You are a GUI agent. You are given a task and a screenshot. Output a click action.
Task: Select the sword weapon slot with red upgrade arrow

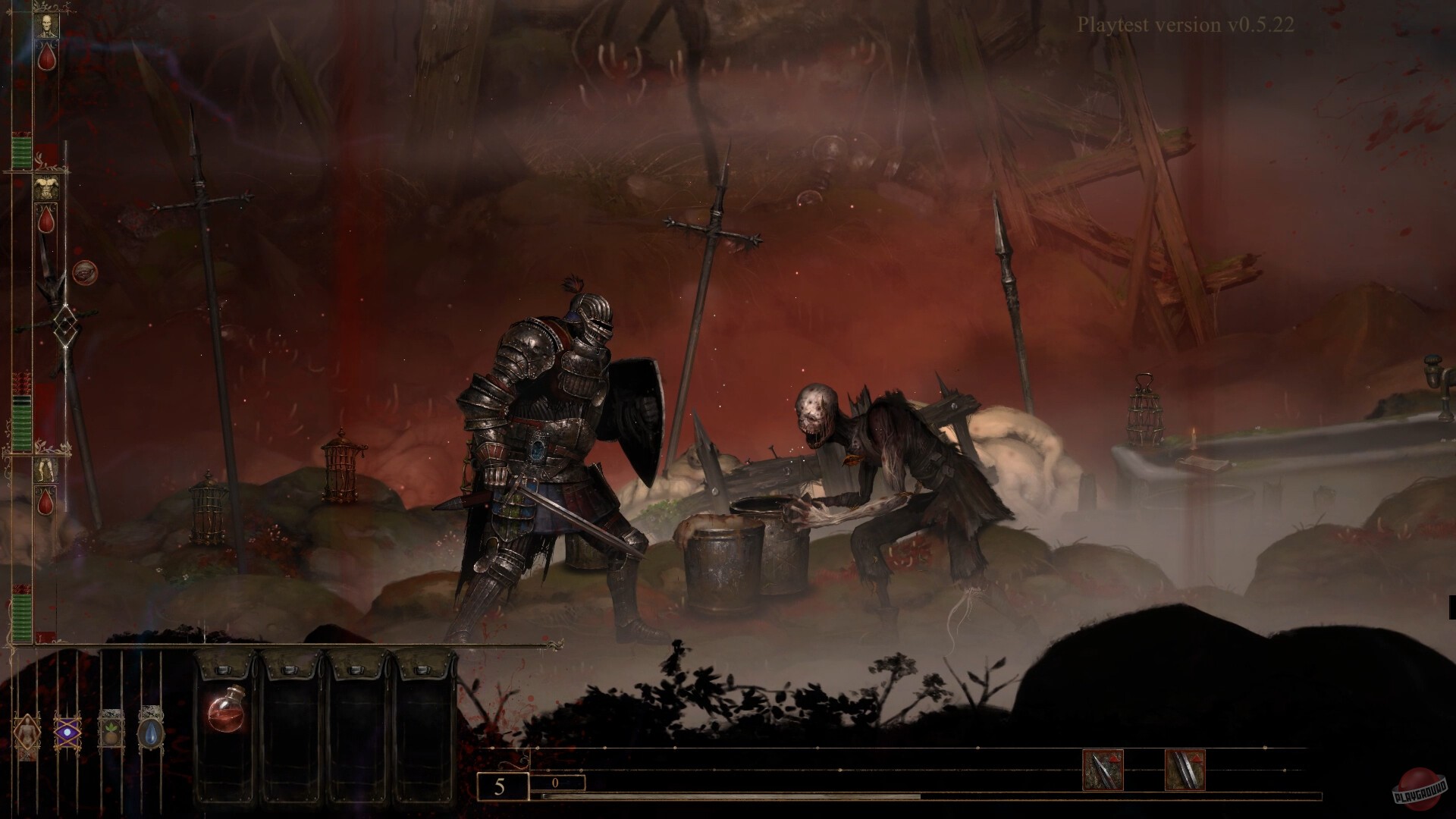tap(1184, 767)
